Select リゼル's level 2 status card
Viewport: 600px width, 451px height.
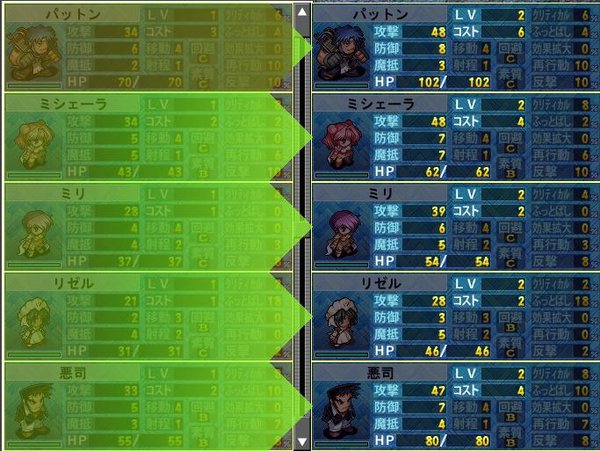455,316
